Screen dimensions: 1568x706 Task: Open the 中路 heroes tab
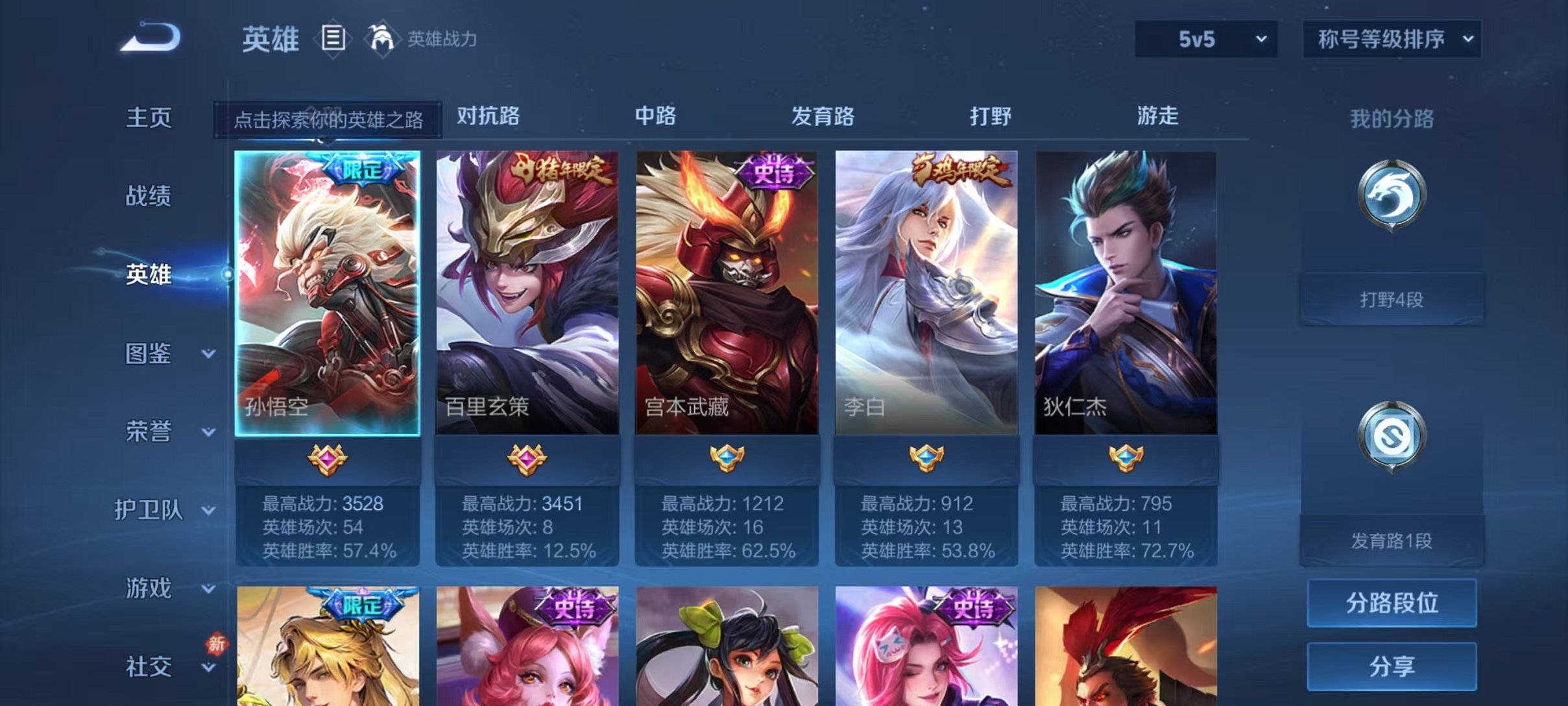(655, 117)
